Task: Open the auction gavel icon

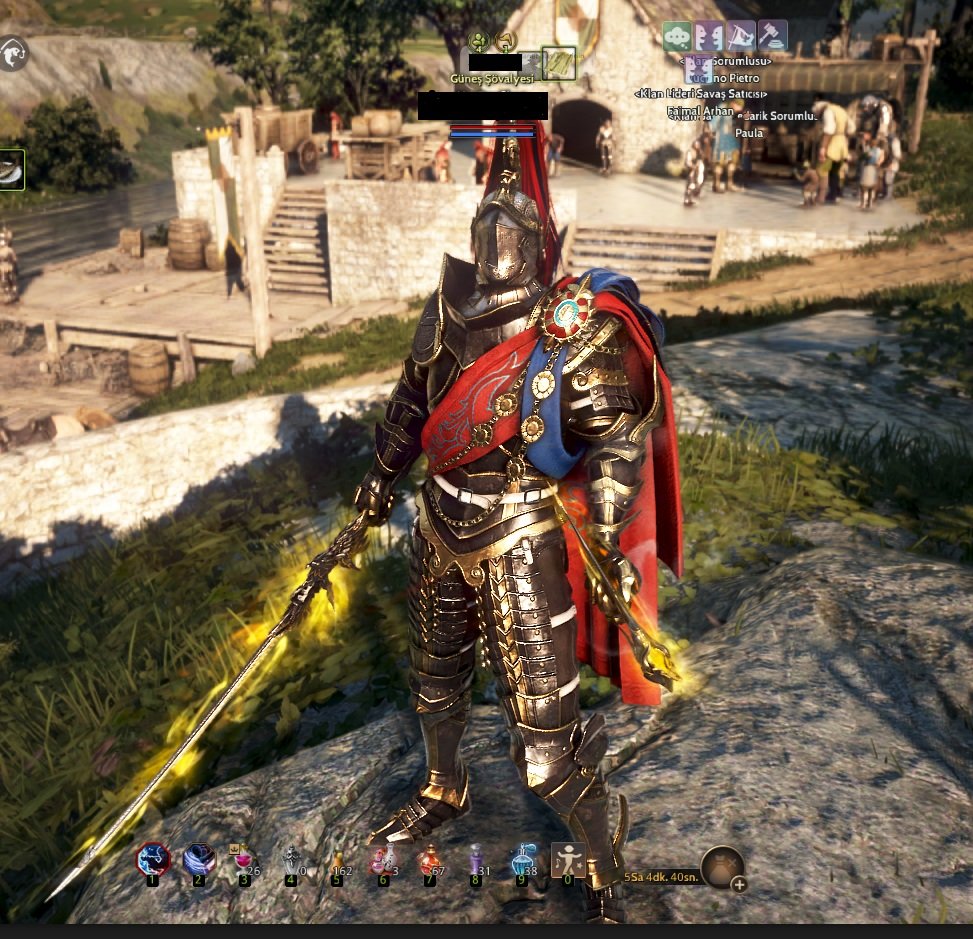Action: pos(772,36)
